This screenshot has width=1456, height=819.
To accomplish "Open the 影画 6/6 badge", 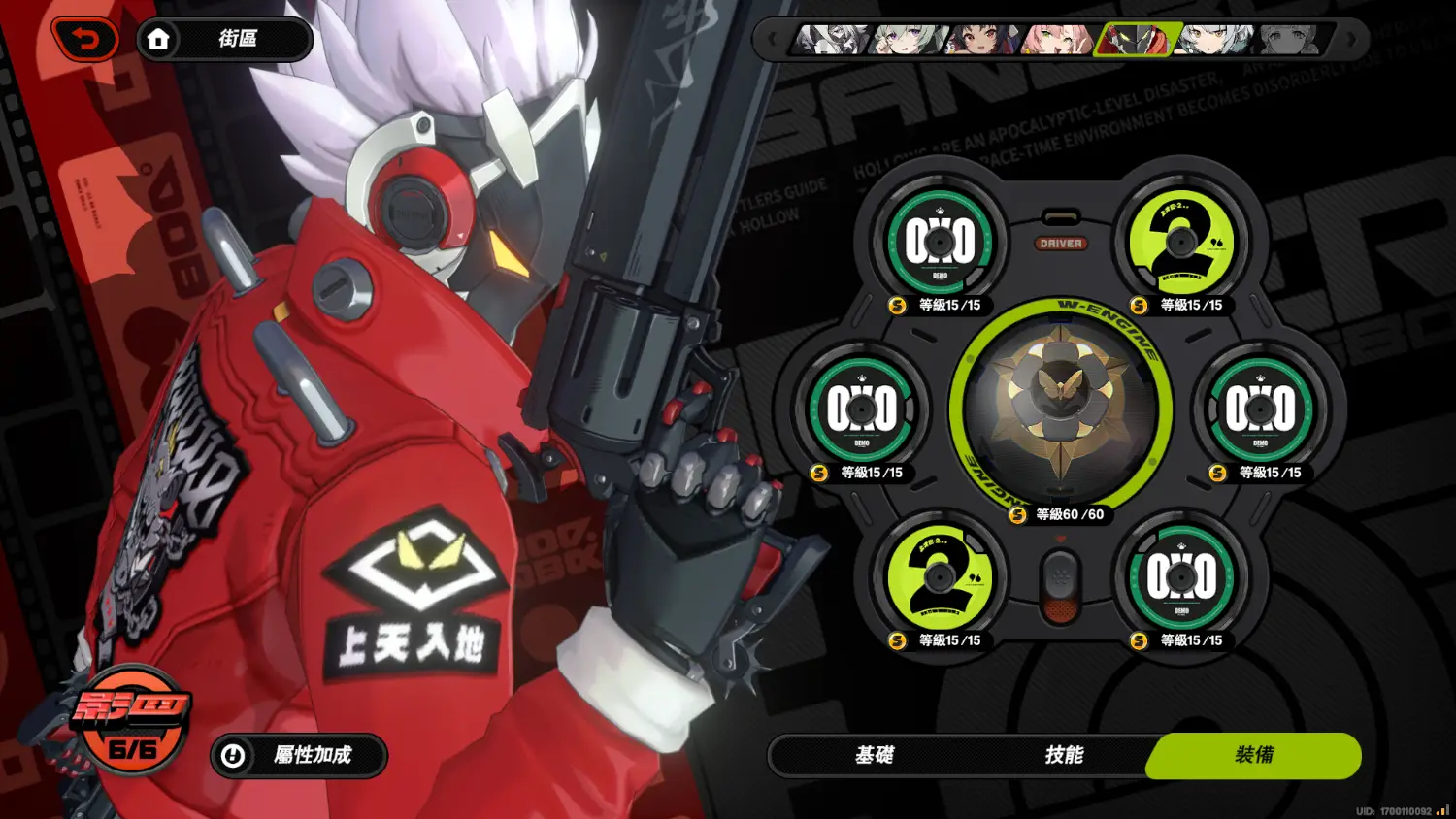I will point(132,720).
